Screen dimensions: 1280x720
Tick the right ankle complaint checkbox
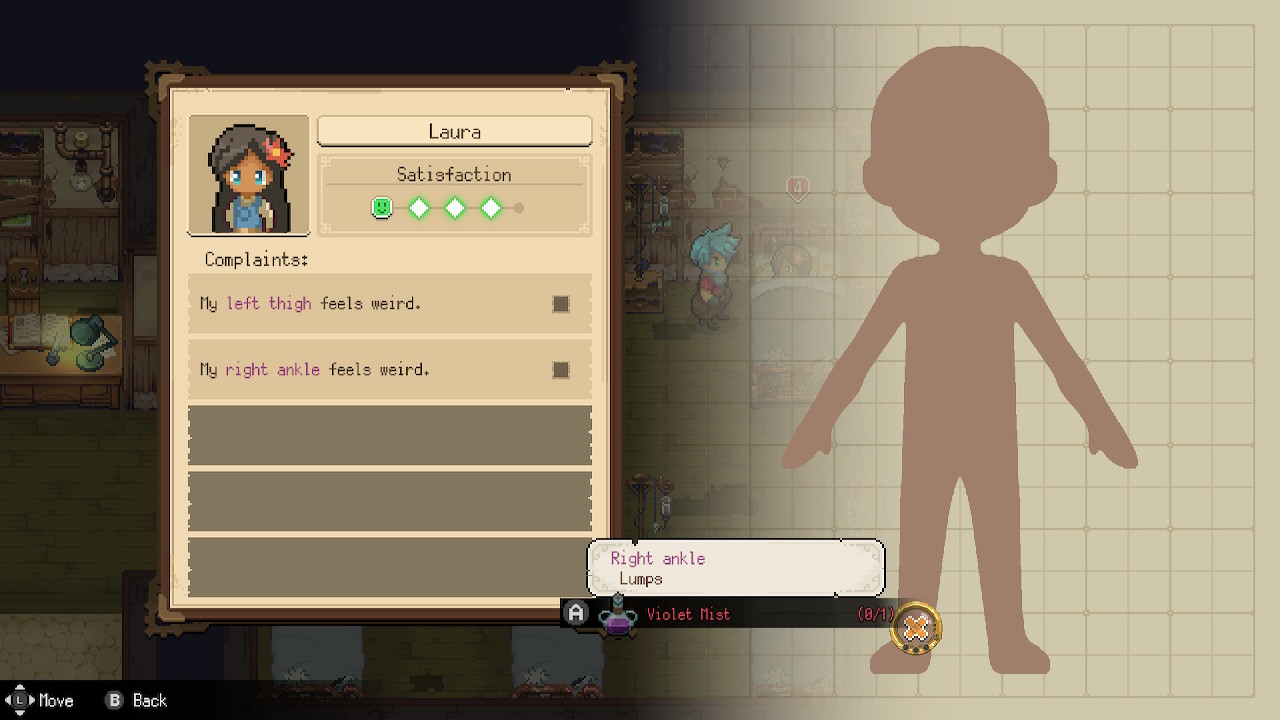pos(561,370)
